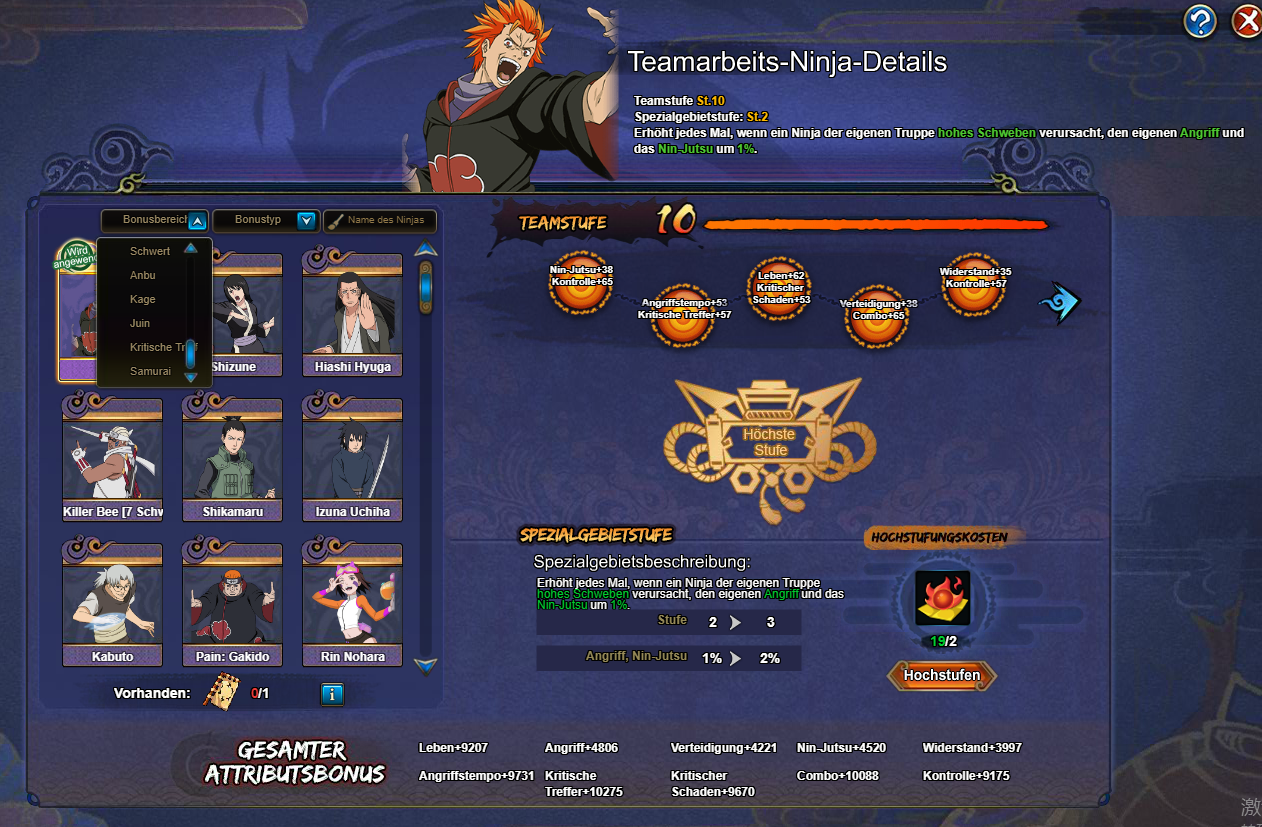Choose Juin in the filter list

point(140,323)
